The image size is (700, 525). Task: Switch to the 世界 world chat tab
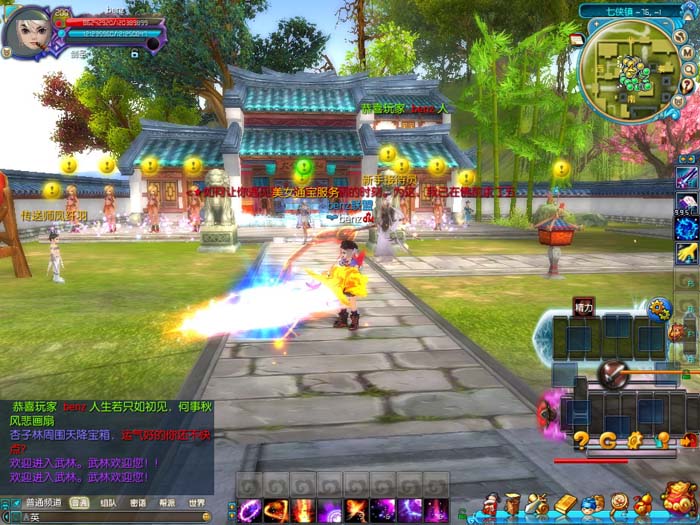196,503
